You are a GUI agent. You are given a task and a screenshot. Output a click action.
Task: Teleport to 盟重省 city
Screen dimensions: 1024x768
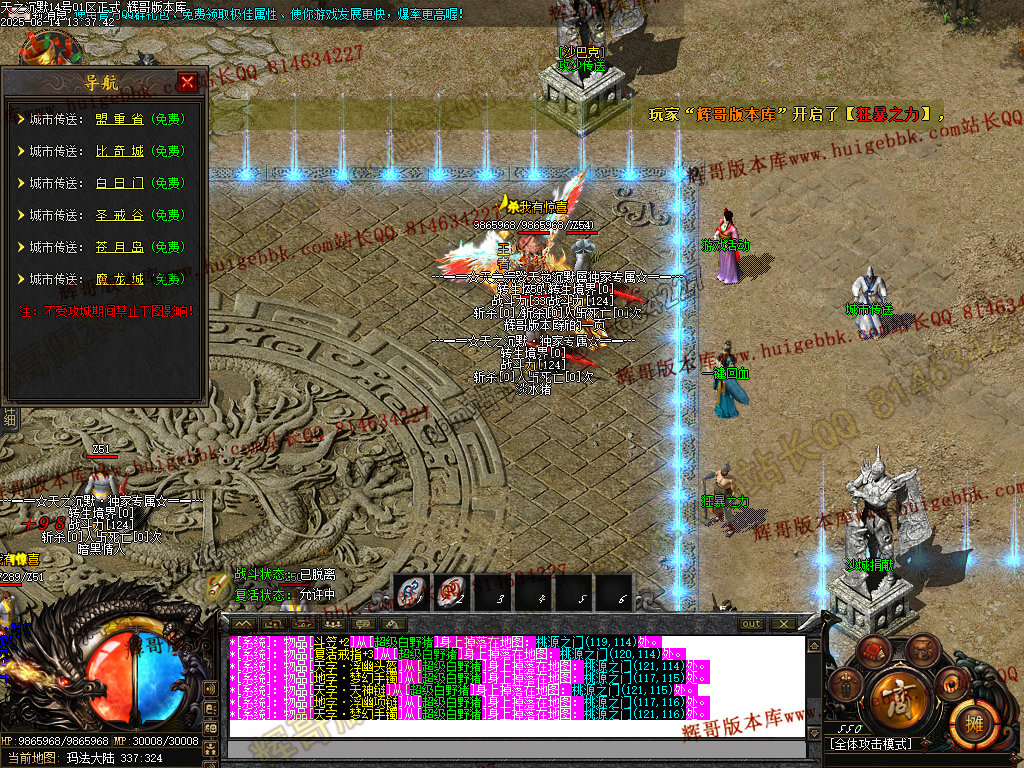[x=120, y=119]
